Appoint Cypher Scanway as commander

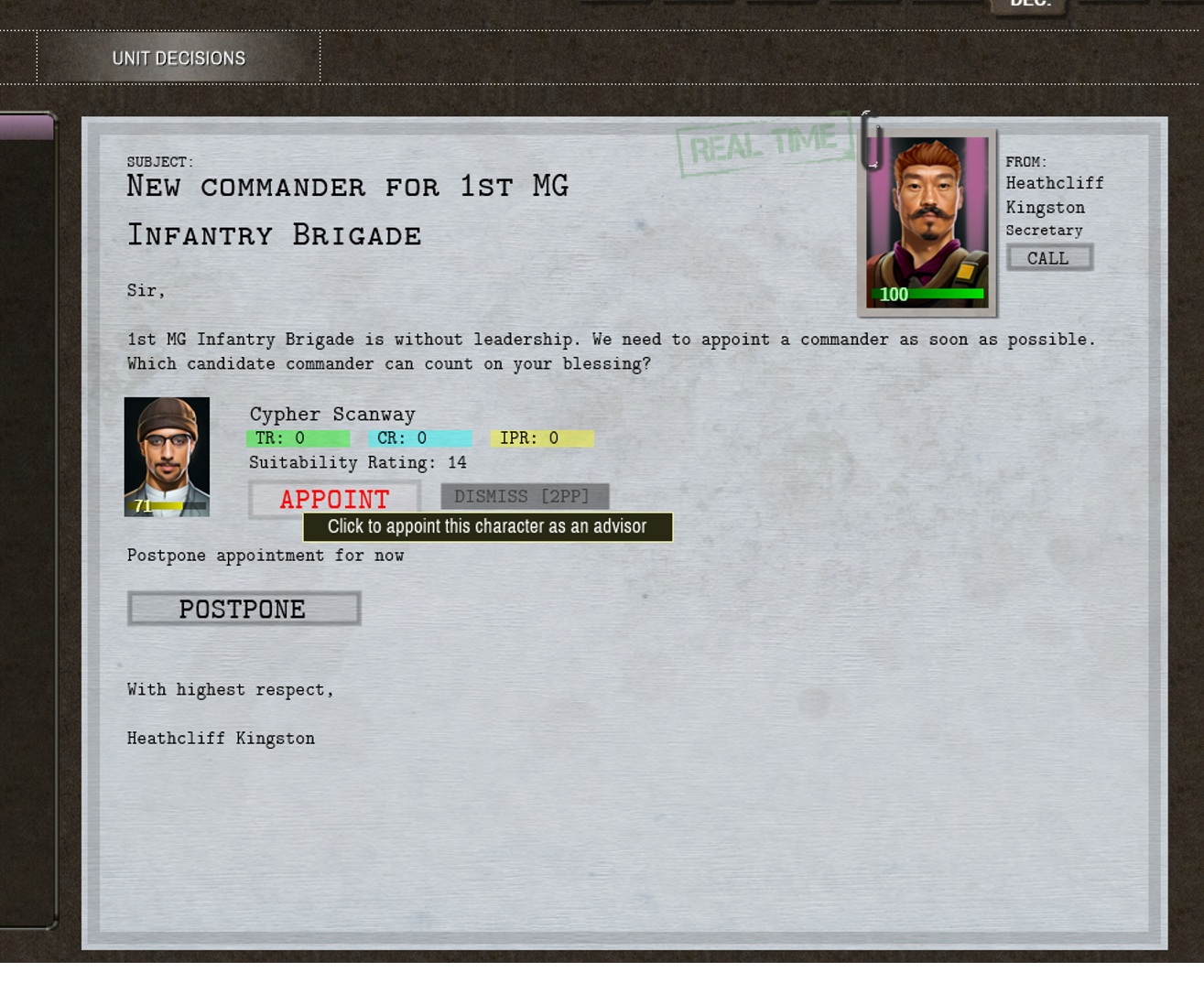click(333, 500)
